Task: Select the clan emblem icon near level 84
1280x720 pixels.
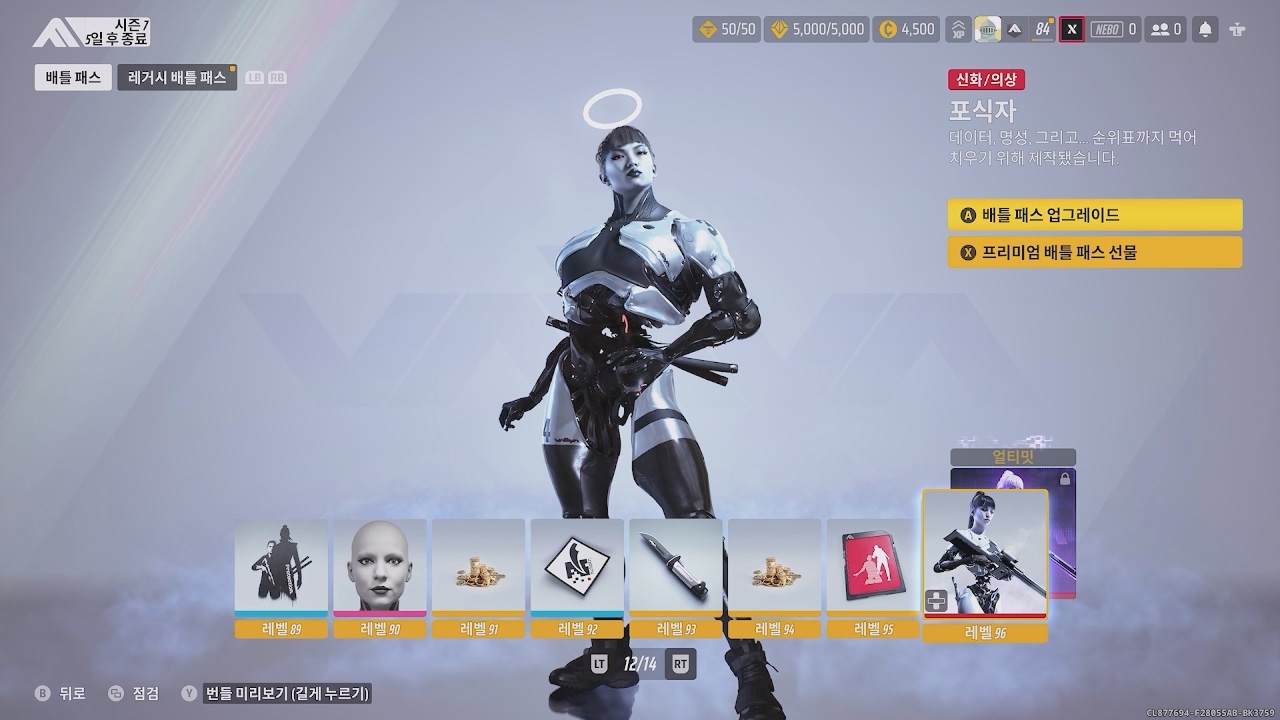Action: click(x=990, y=29)
